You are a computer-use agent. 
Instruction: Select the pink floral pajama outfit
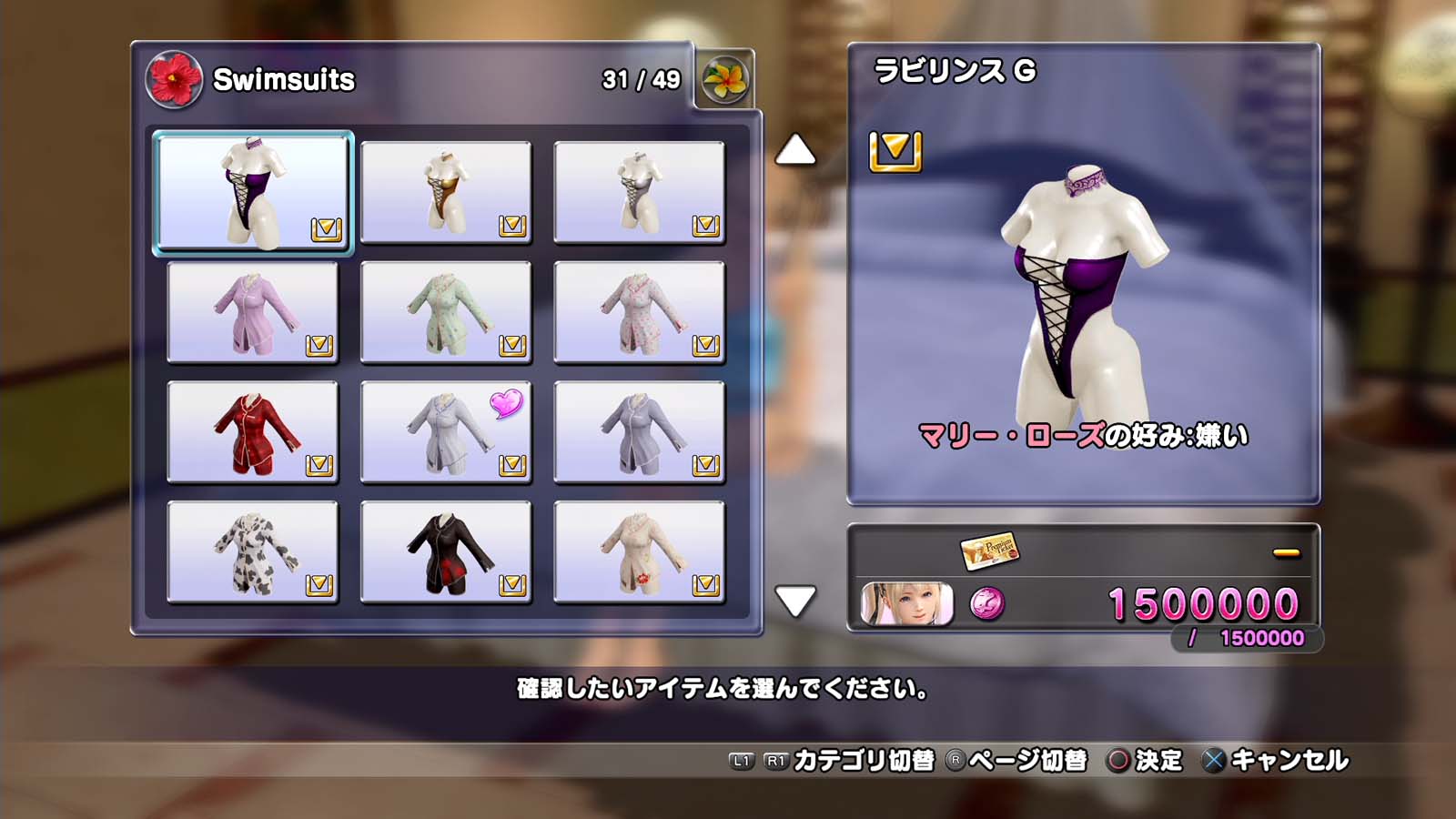tap(639, 312)
